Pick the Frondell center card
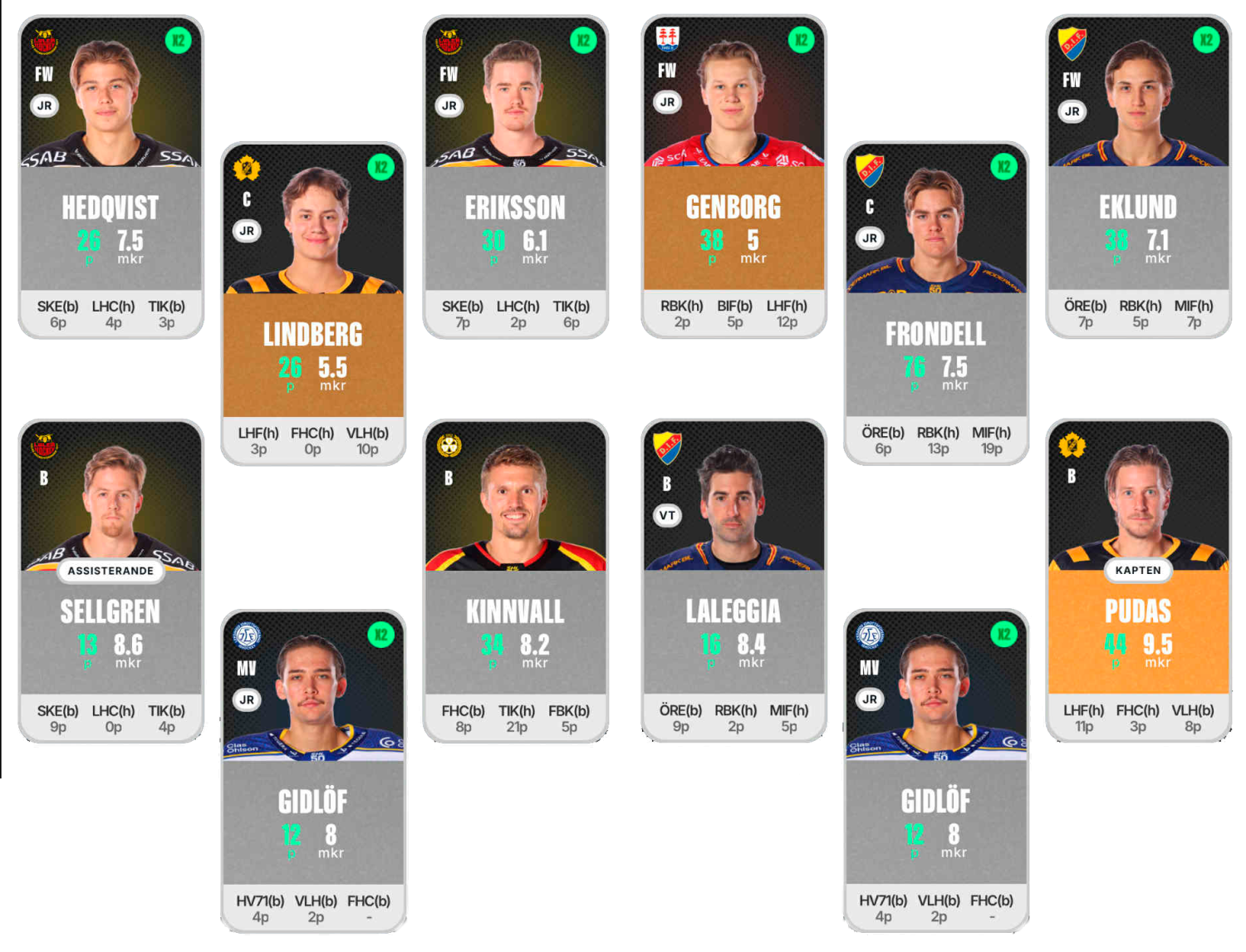1246x952 pixels. point(935,303)
